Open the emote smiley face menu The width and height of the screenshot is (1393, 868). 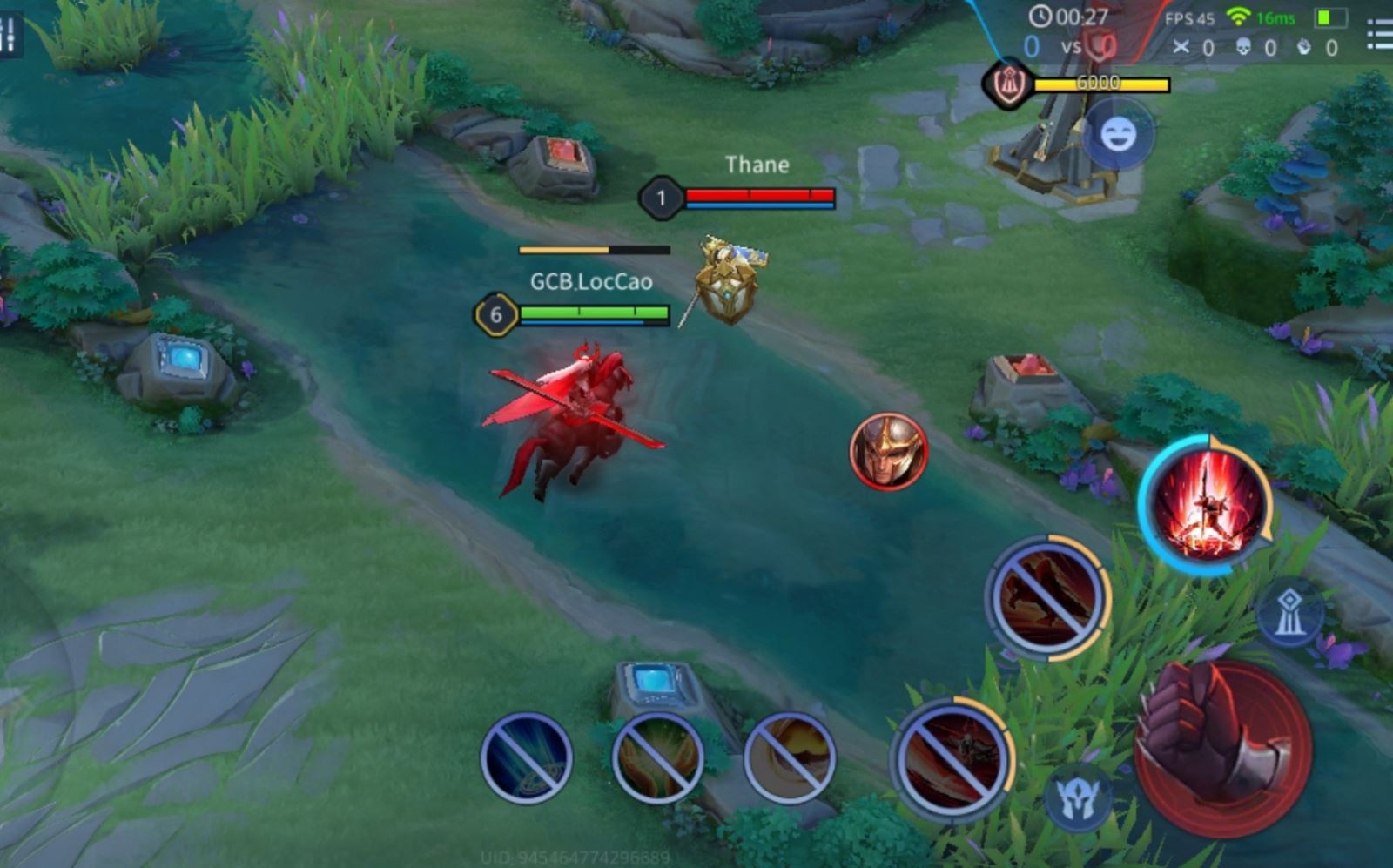[1118, 134]
